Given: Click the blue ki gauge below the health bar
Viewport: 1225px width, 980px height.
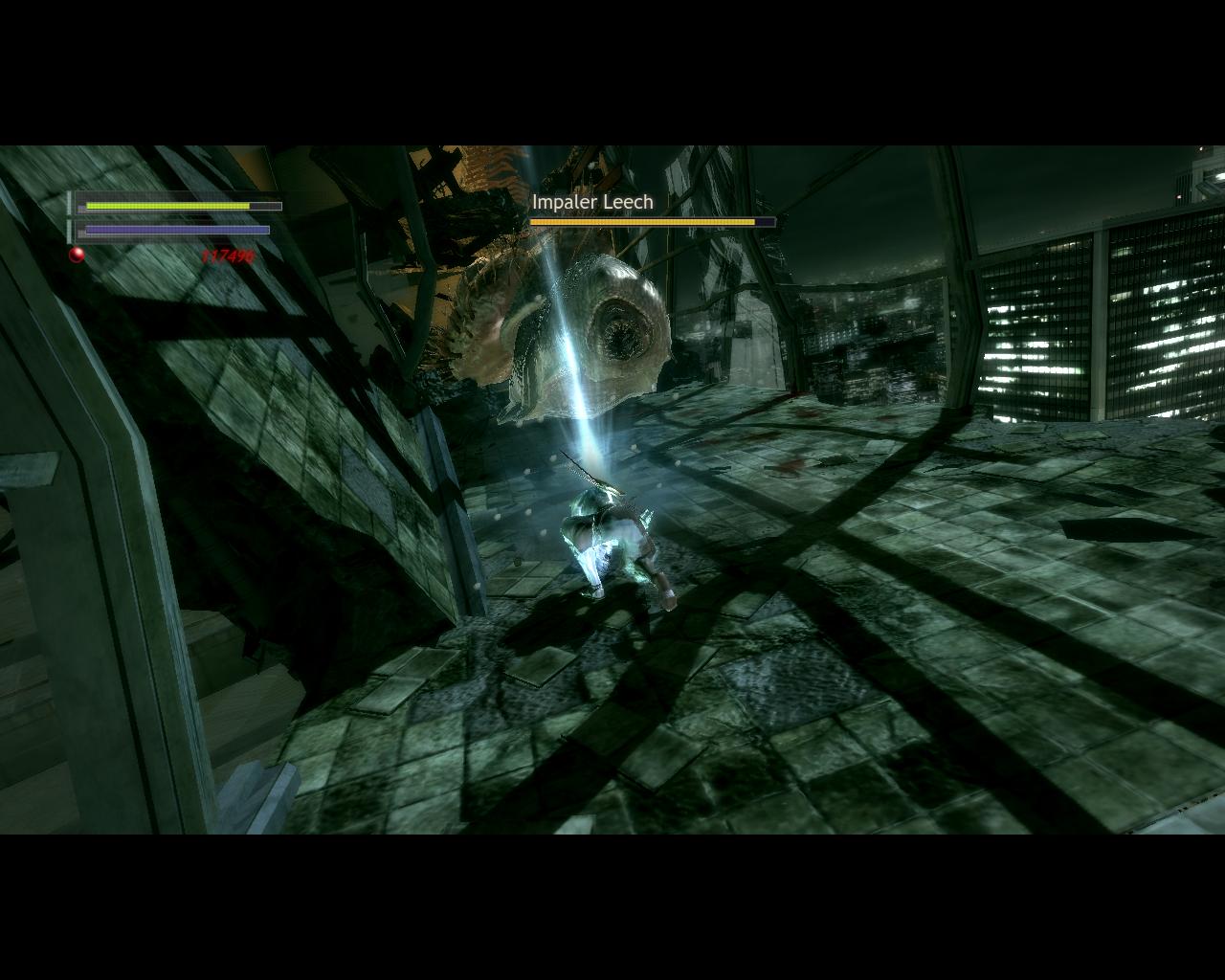Looking at the screenshot, I should [x=175, y=230].
